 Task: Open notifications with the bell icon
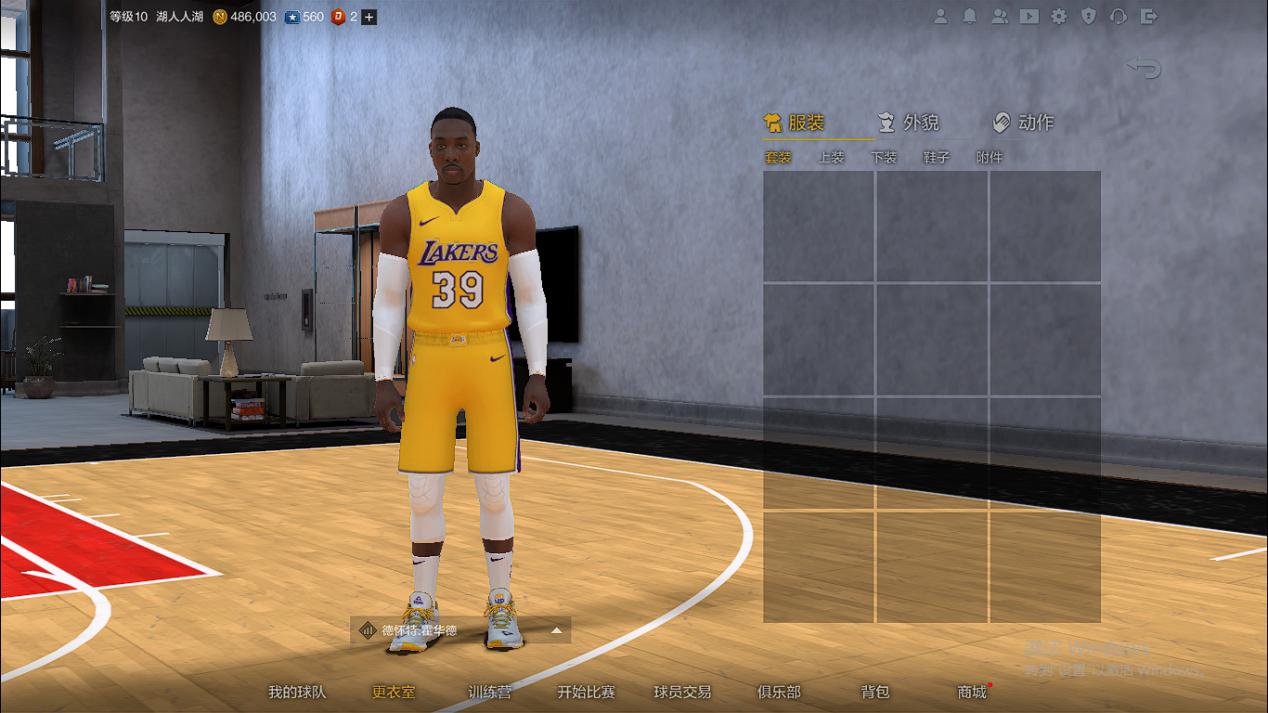(969, 17)
